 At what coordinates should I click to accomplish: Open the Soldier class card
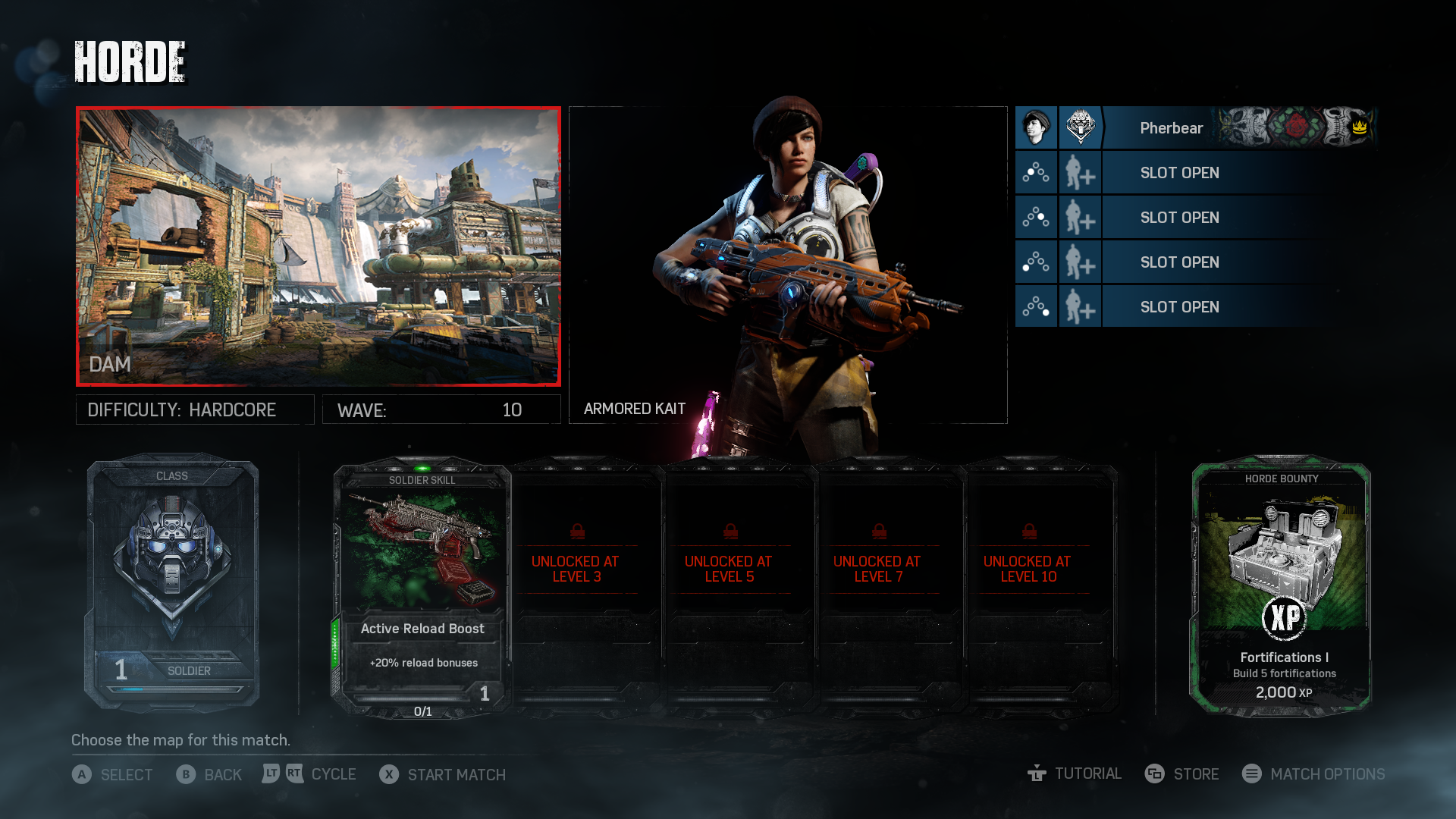(x=173, y=584)
